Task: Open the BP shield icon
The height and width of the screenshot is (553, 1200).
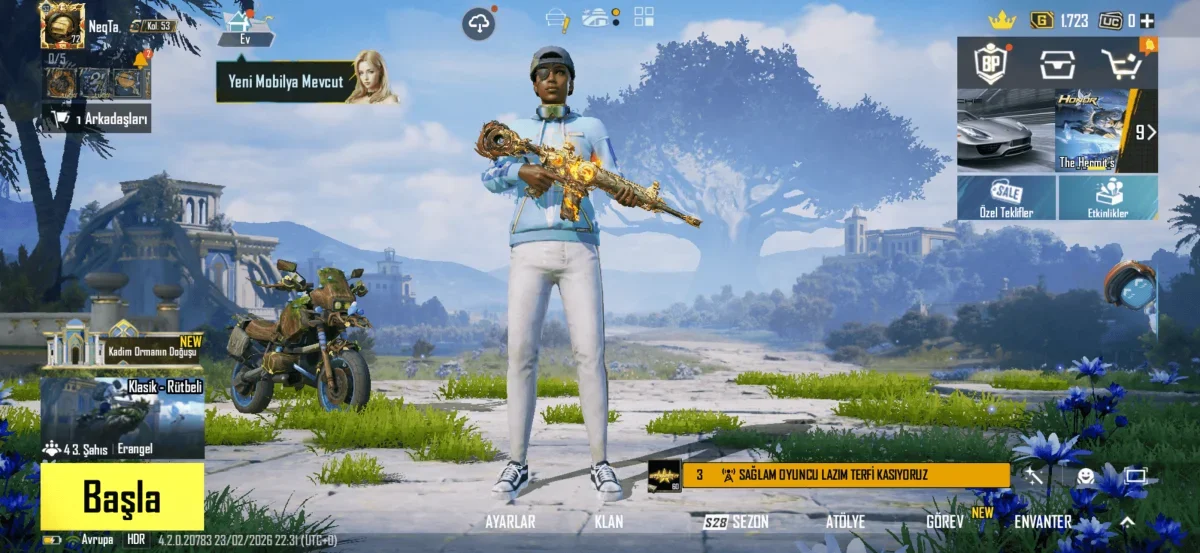Action: 991,64
